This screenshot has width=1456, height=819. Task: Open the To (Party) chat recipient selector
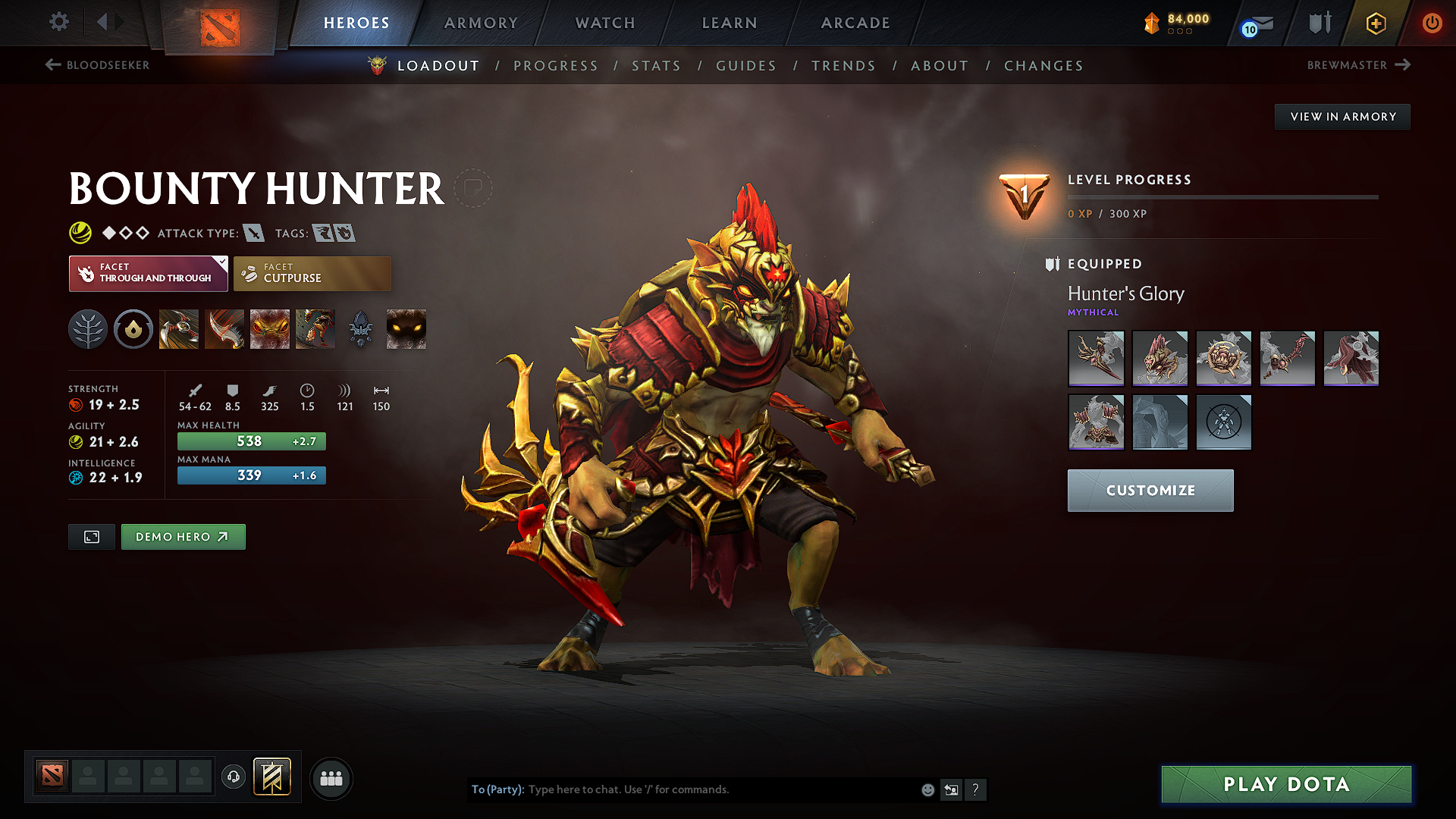pyautogui.click(x=494, y=789)
